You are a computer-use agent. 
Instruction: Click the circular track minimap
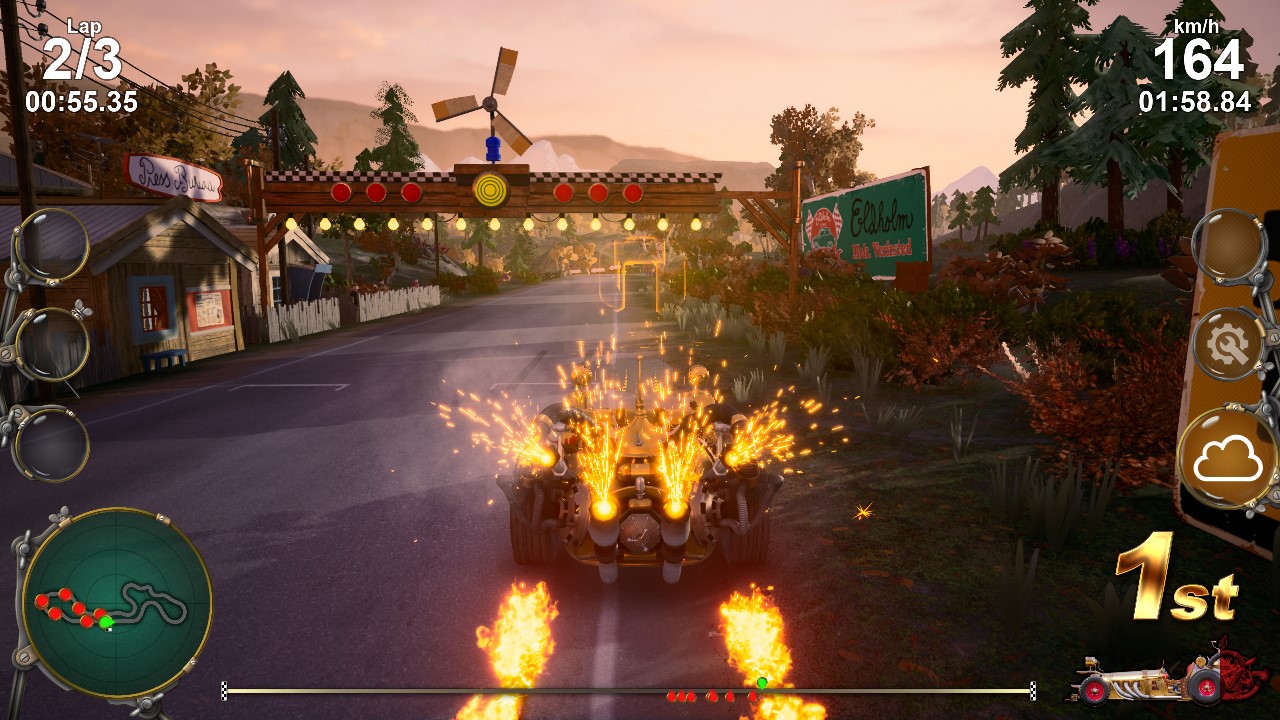point(116,603)
